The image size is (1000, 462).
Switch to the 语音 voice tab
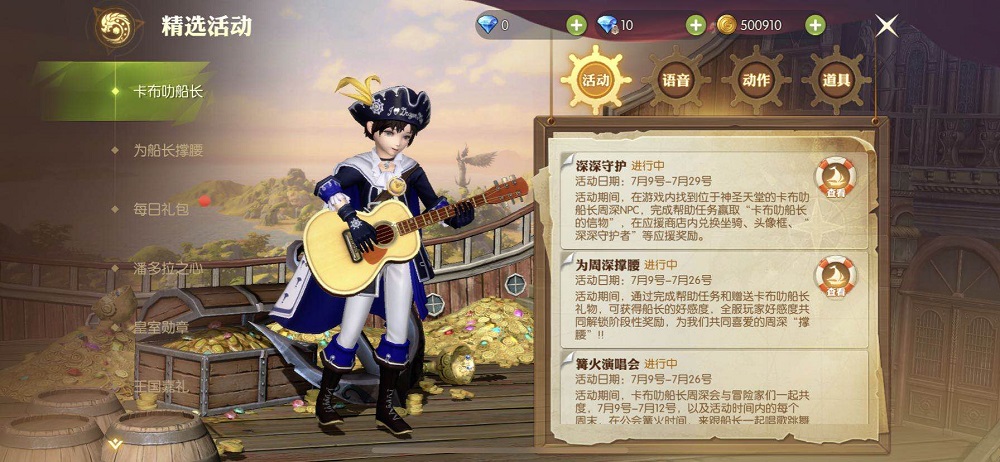coord(676,80)
